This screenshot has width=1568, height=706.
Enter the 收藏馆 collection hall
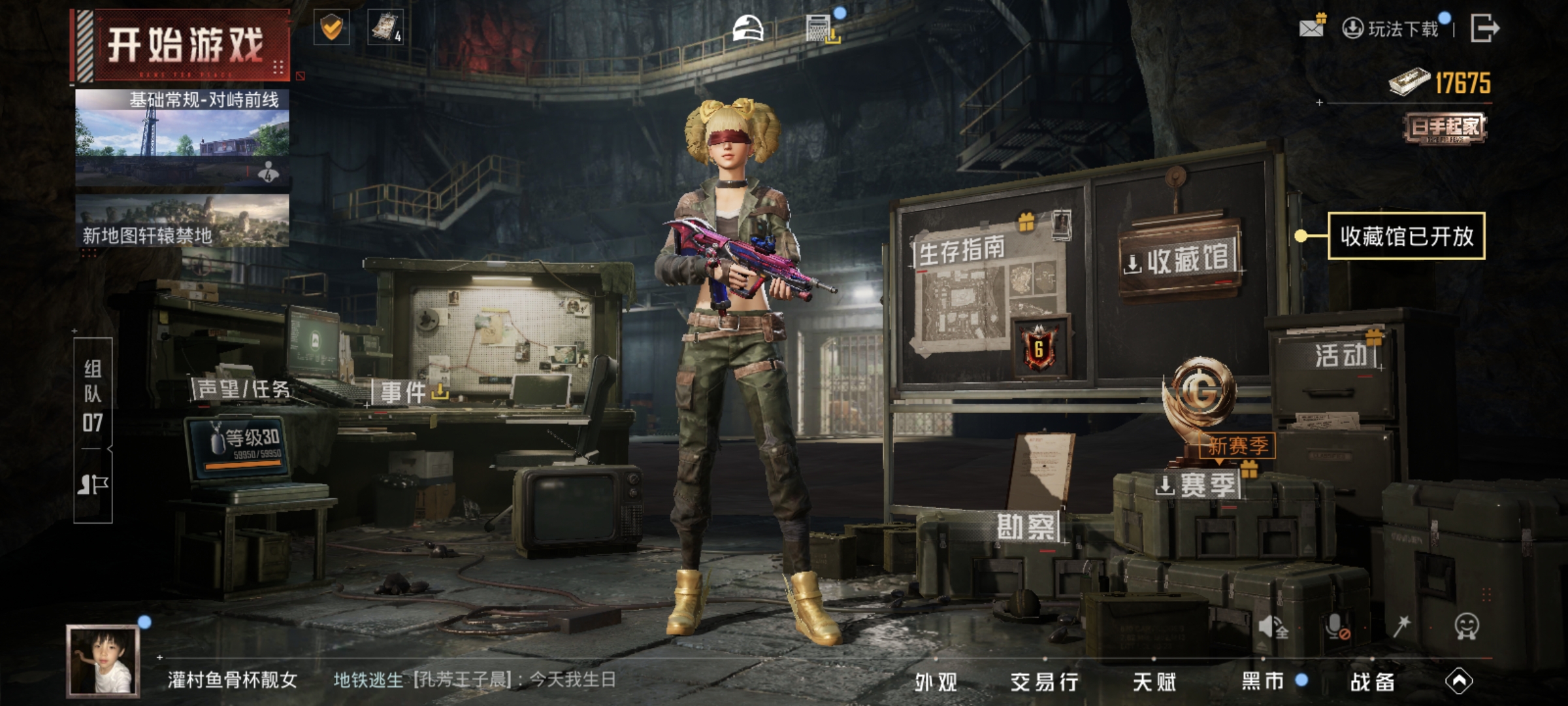[1180, 260]
